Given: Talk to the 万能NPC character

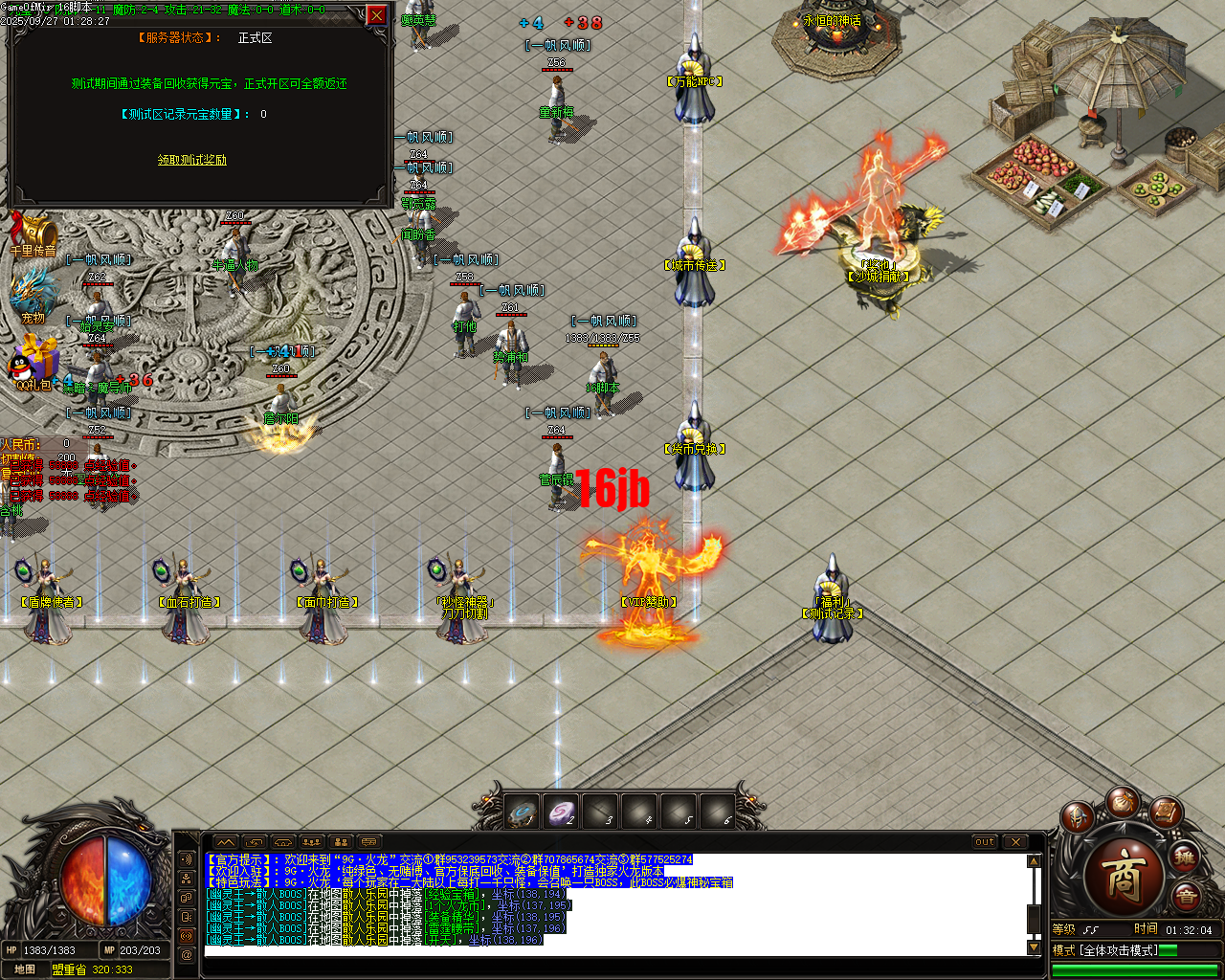Looking at the screenshot, I should point(692,91).
